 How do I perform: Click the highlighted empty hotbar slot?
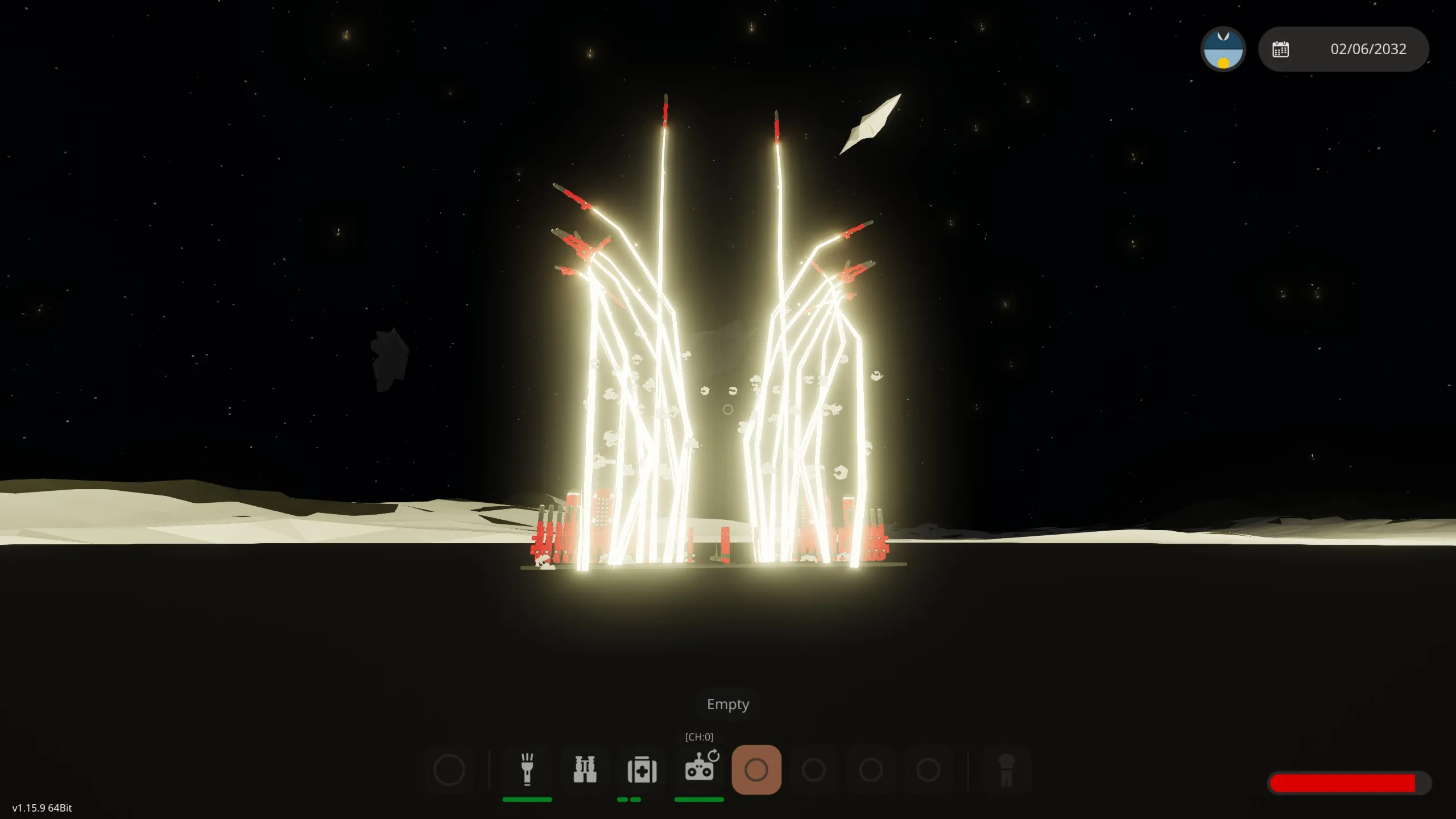(756, 770)
